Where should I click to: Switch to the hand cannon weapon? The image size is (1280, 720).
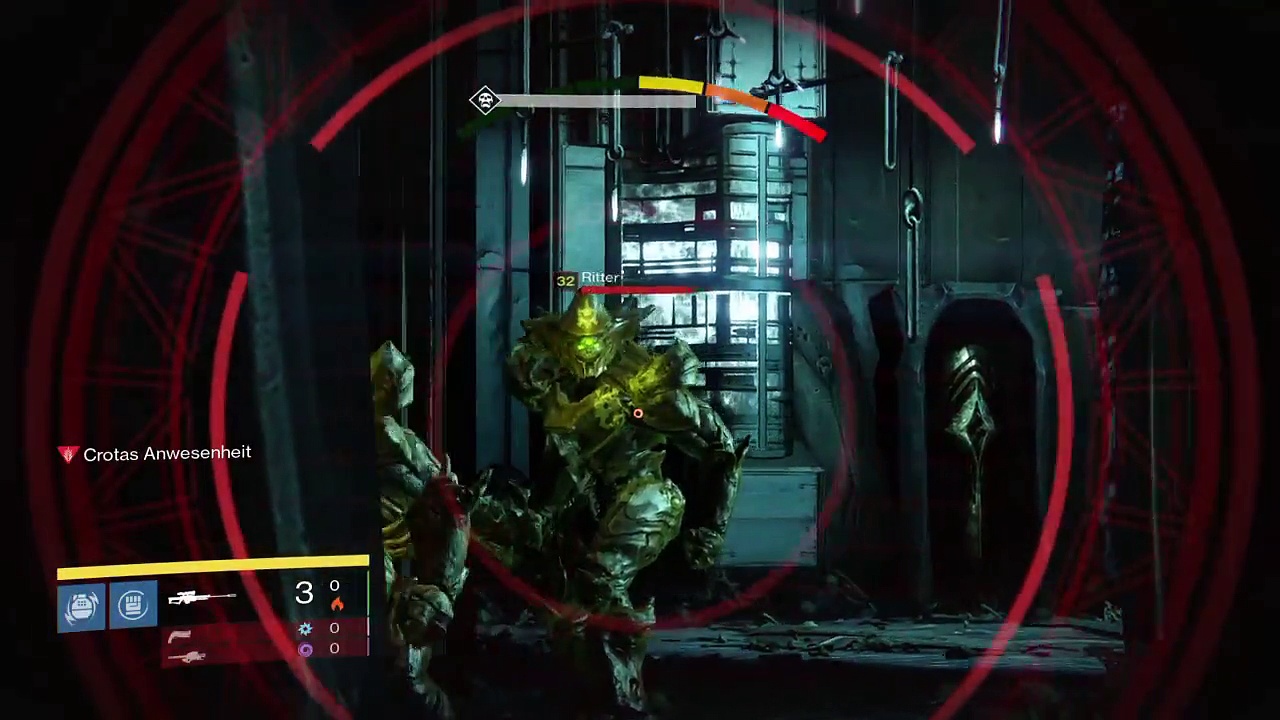click(x=180, y=636)
